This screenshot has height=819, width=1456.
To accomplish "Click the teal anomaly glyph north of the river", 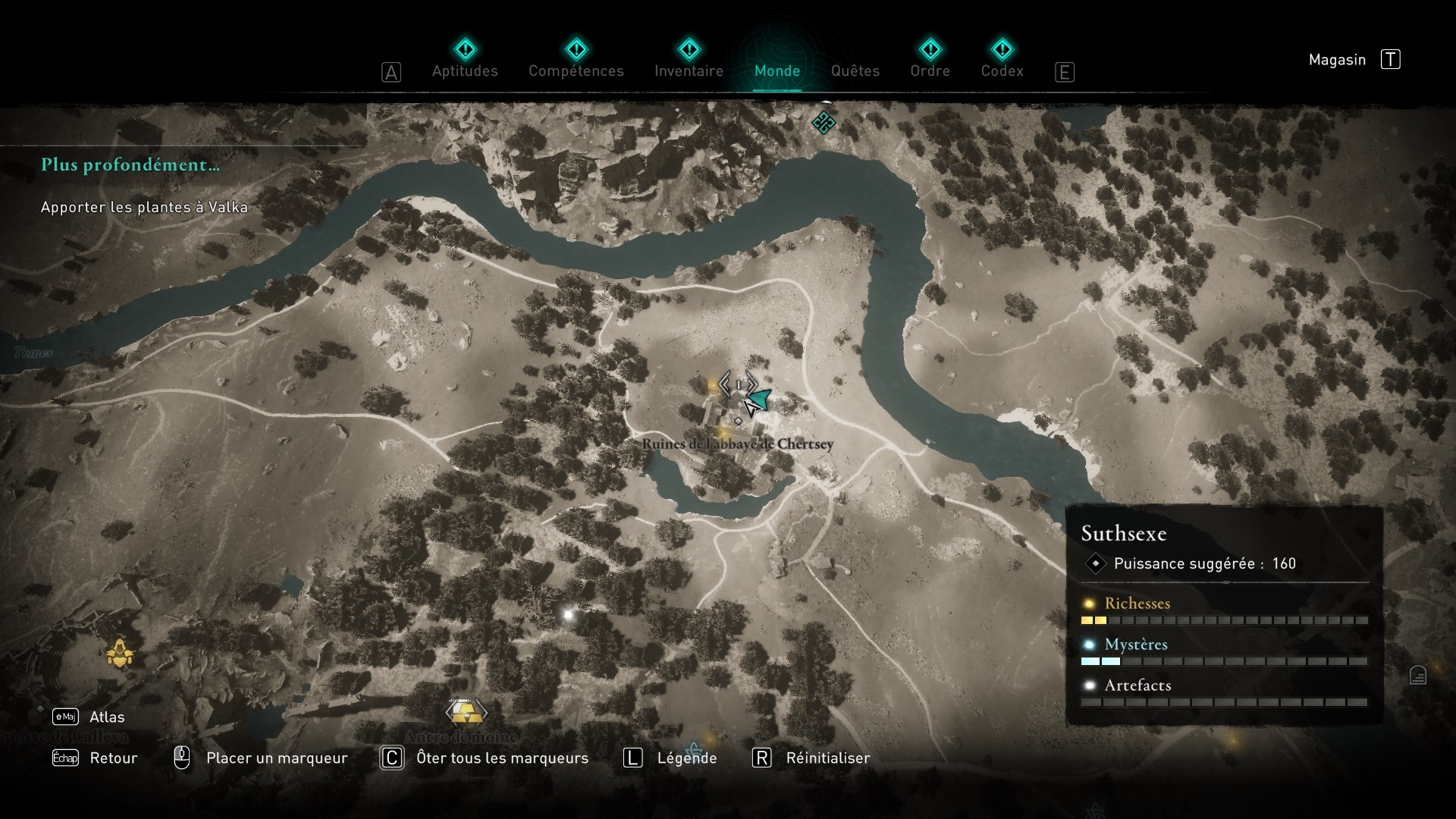I will [826, 123].
